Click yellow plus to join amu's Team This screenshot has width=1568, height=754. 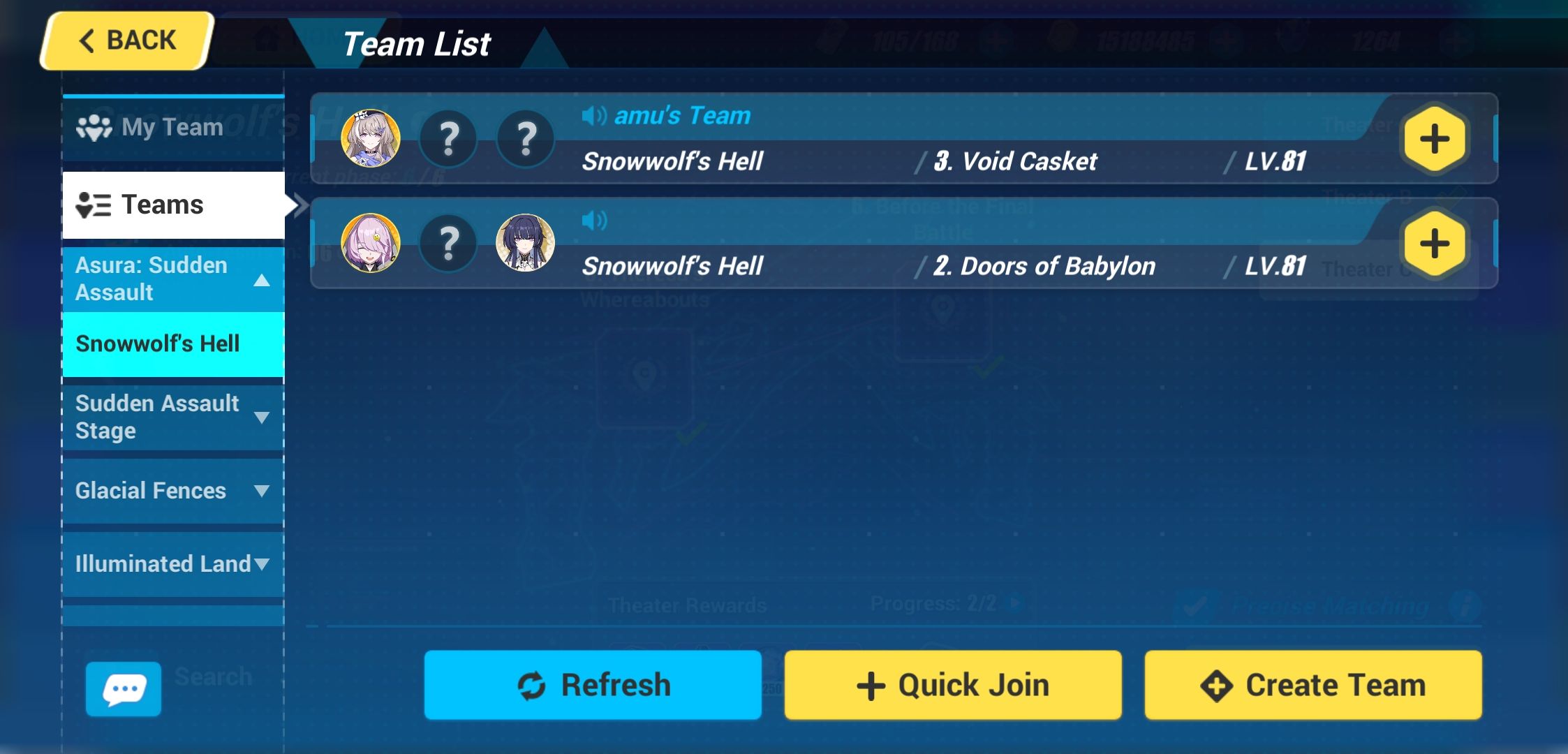pyautogui.click(x=1434, y=139)
